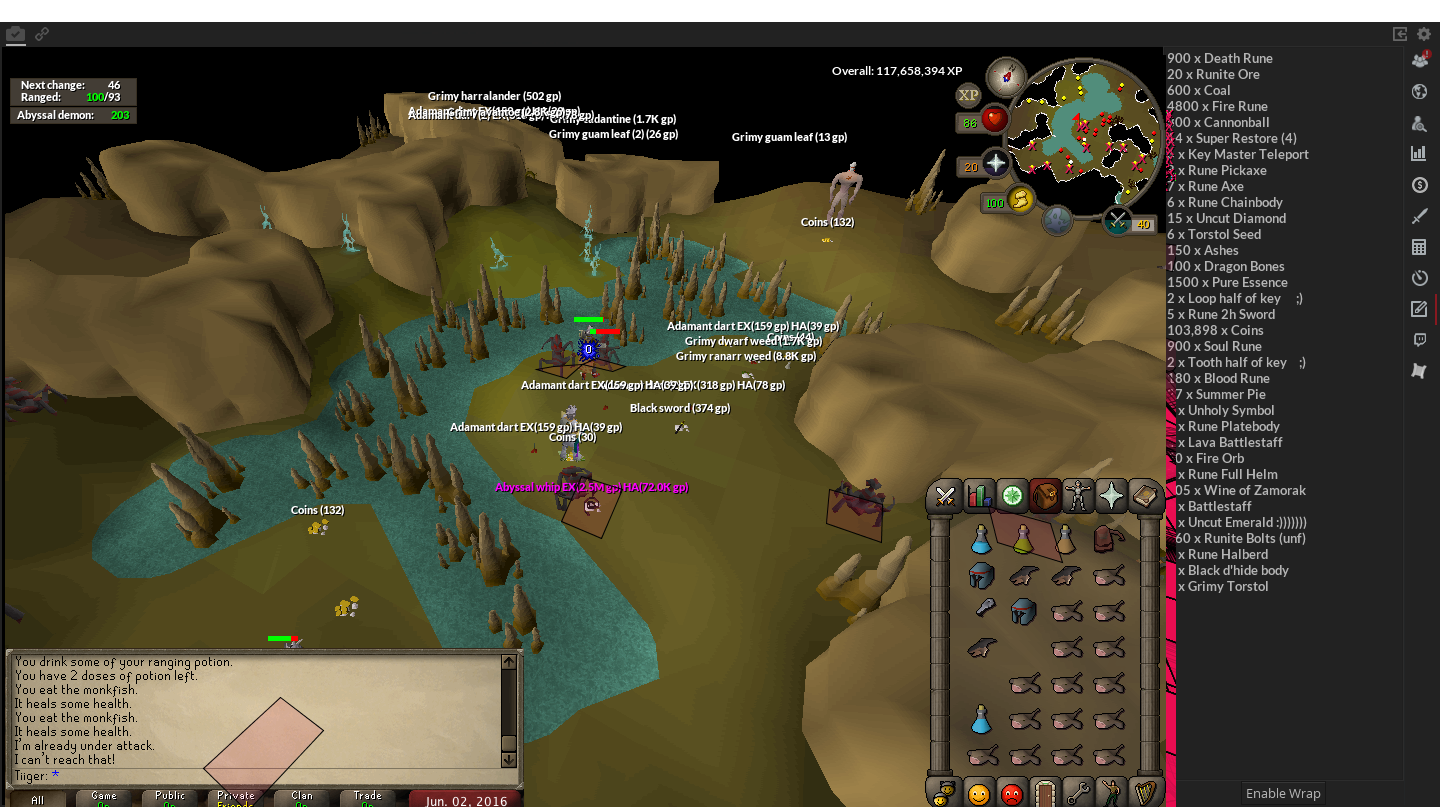Toggle the XP counter button

[968, 95]
